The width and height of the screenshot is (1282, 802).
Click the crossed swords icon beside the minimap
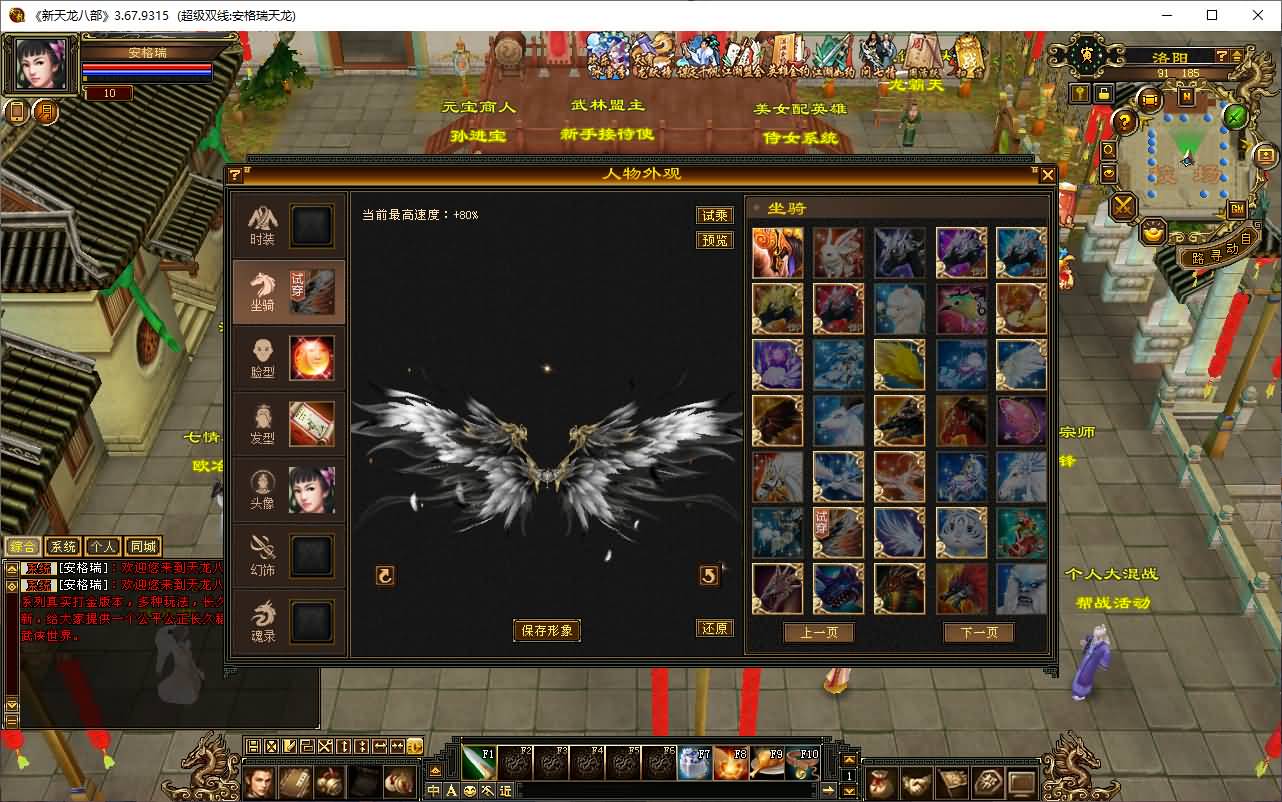click(1124, 208)
